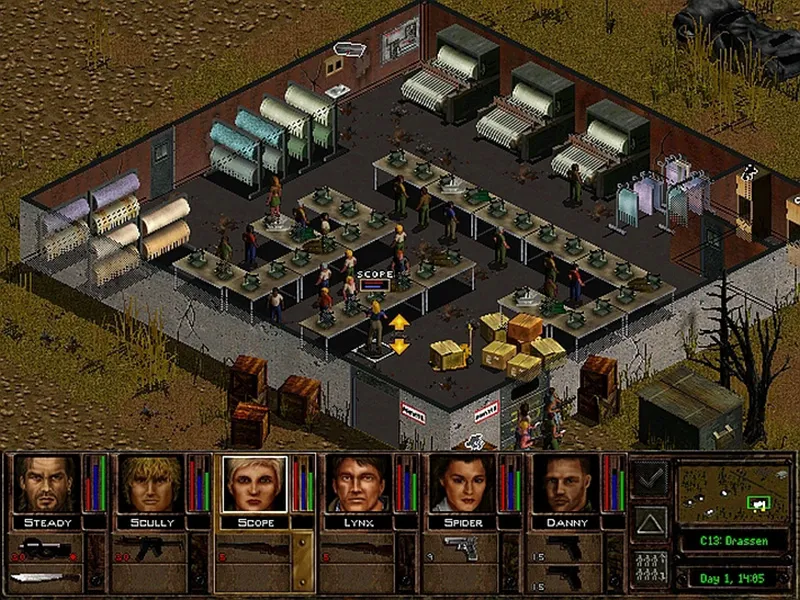Select Scope's rifle weapon slot
Viewport: 800px width, 600px height.
click(254, 548)
